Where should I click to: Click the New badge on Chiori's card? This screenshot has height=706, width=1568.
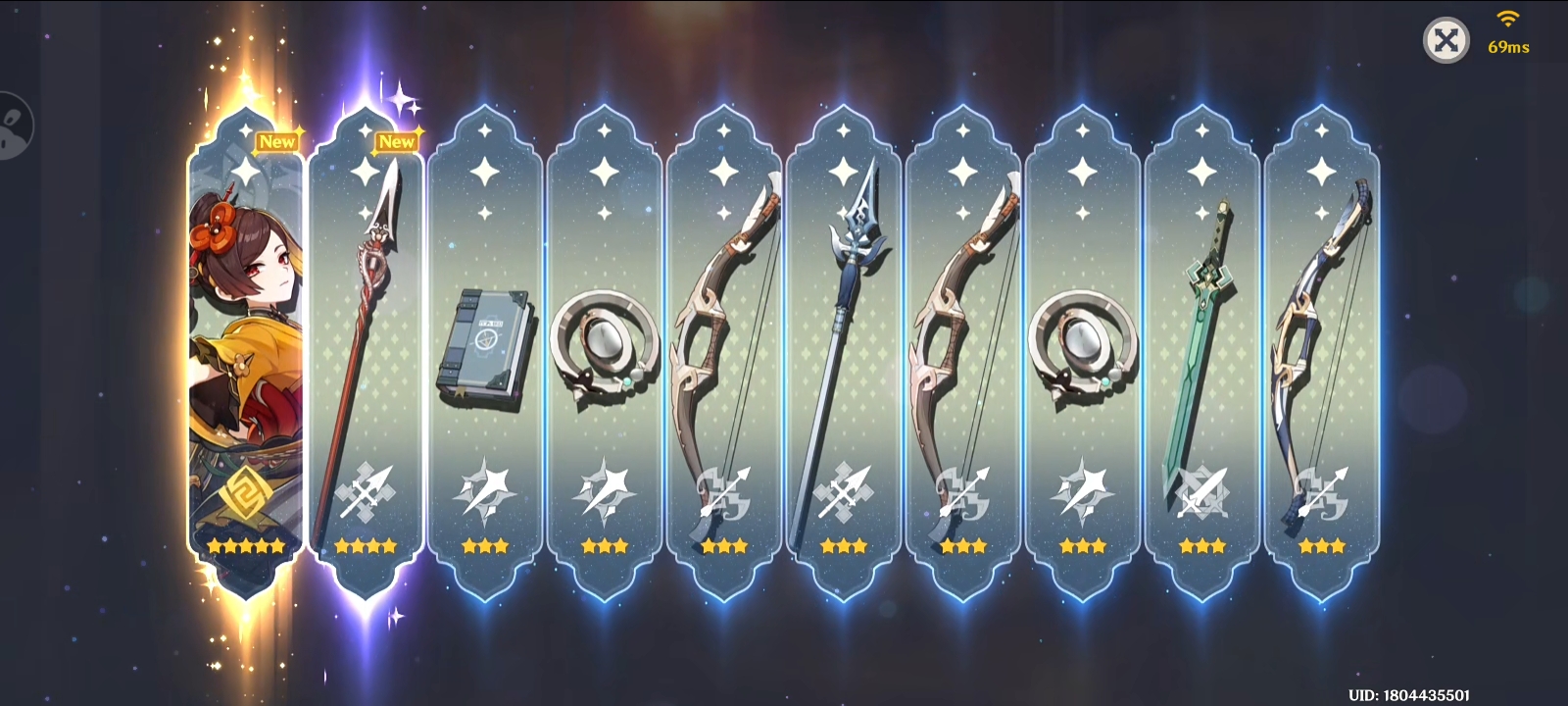tap(279, 141)
